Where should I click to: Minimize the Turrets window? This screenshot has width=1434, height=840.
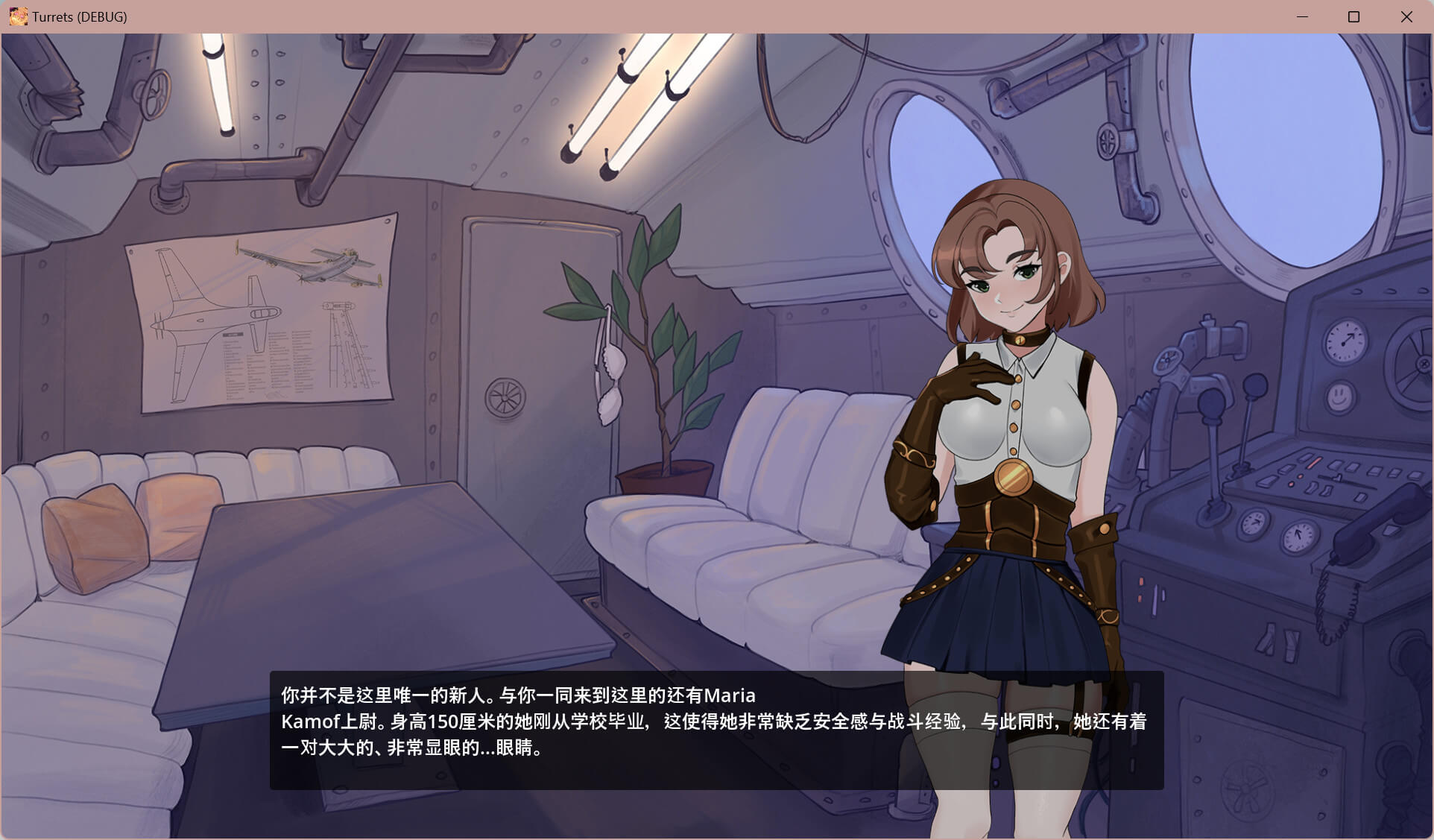(x=1302, y=16)
